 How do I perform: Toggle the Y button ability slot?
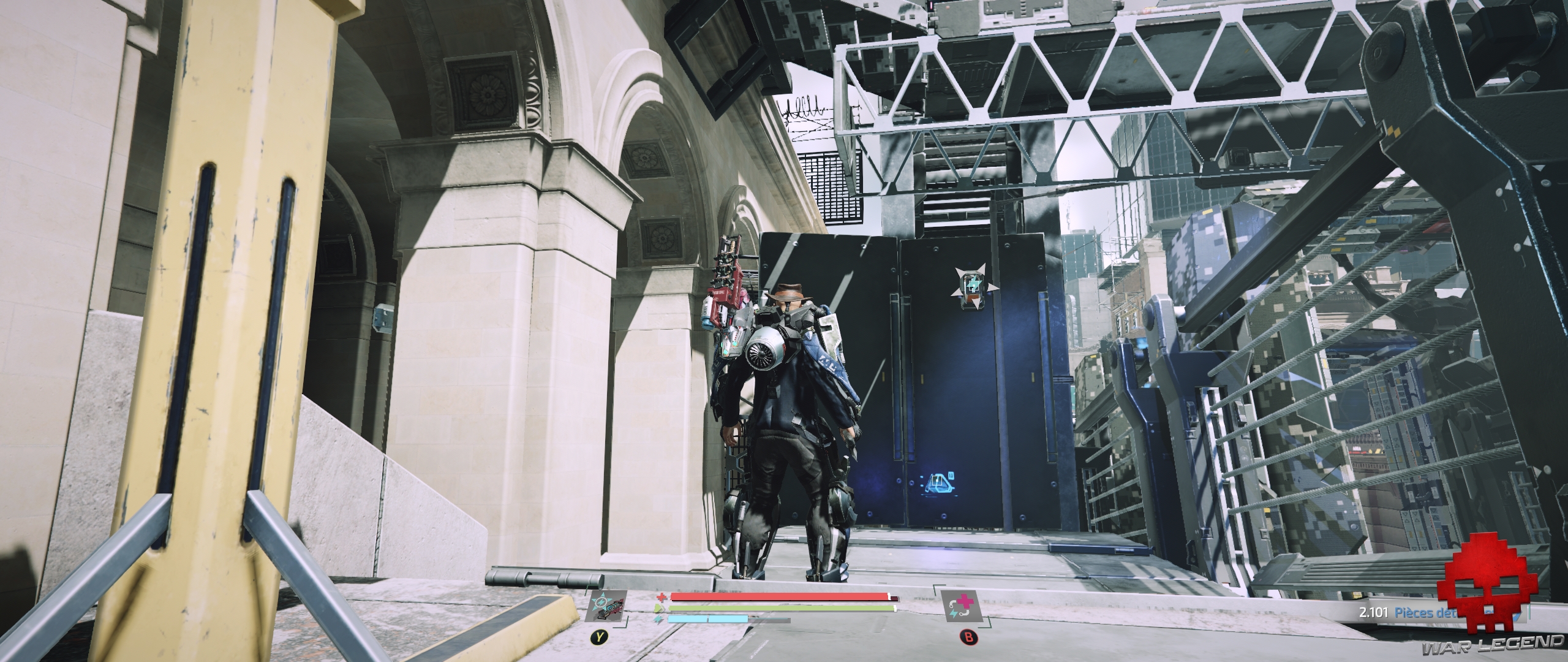599,637
